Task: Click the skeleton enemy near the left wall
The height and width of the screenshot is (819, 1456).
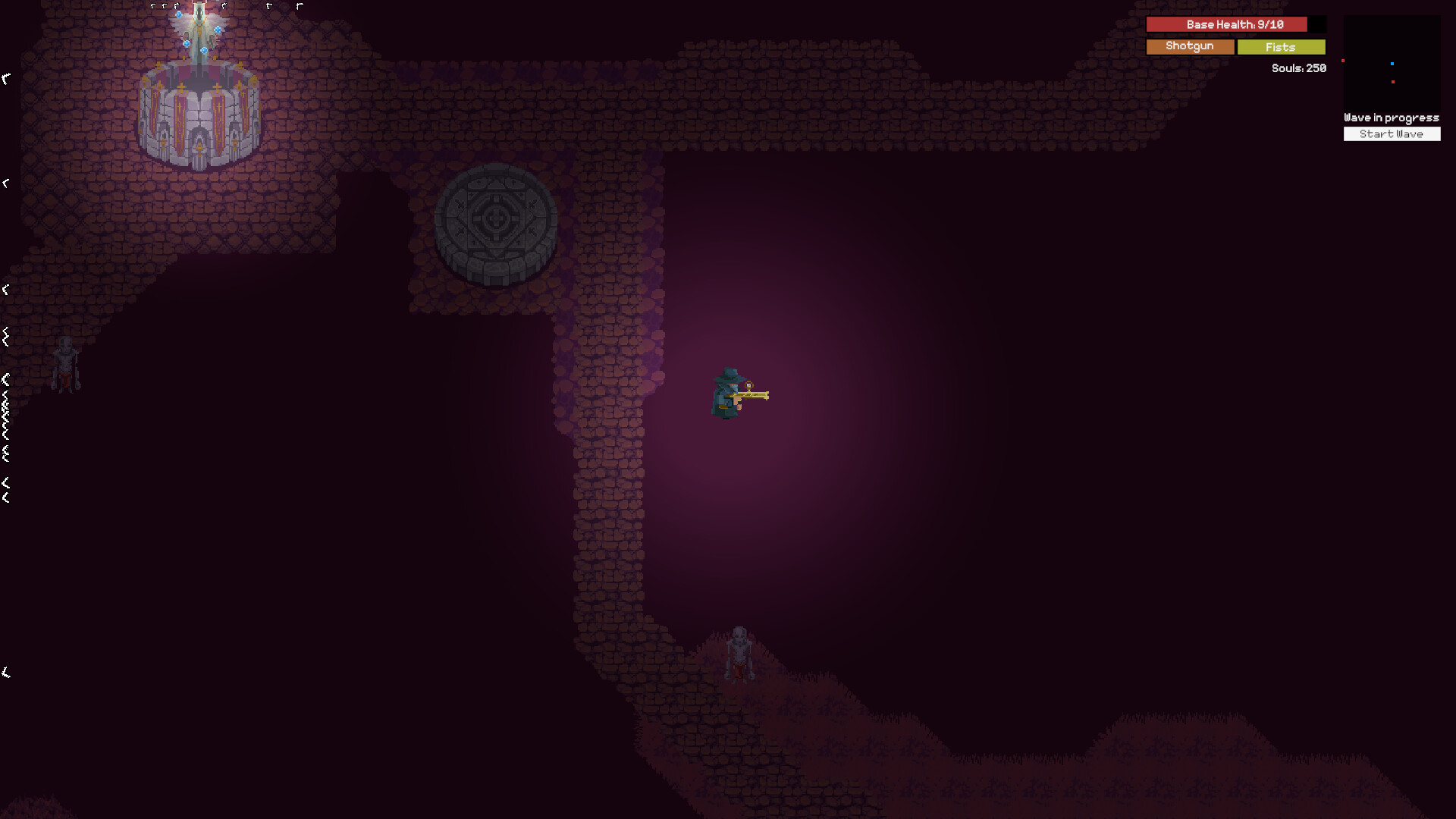Action: pyautogui.click(x=67, y=364)
